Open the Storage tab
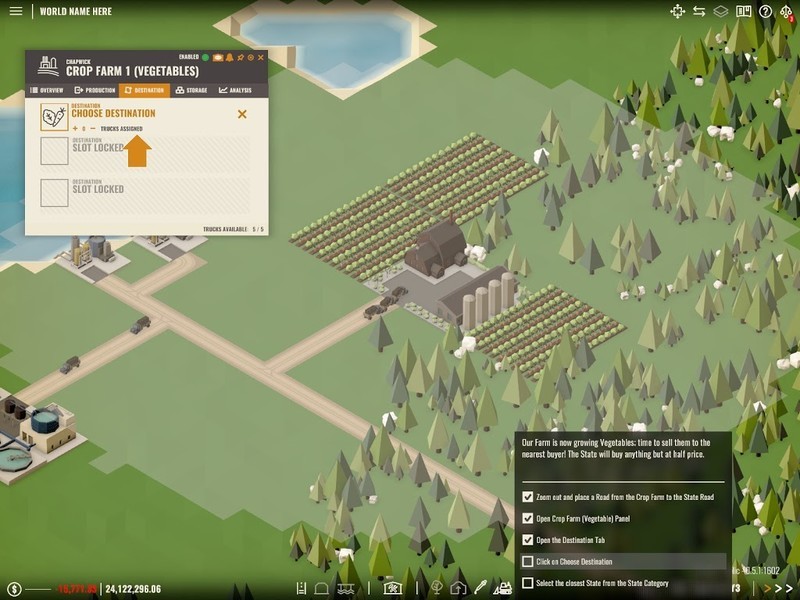This screenshot has width=800, height=600. pos(191,90)
